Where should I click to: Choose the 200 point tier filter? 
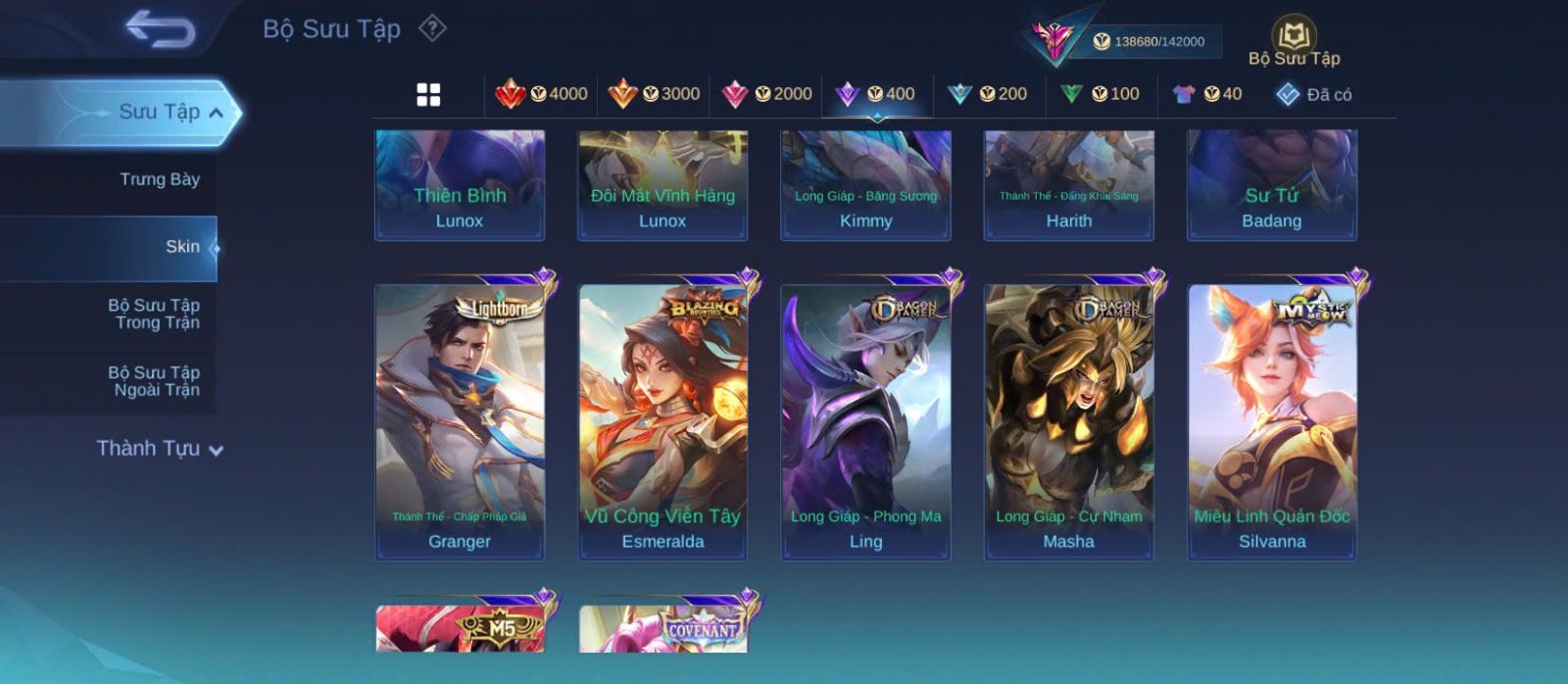[987, 94]
